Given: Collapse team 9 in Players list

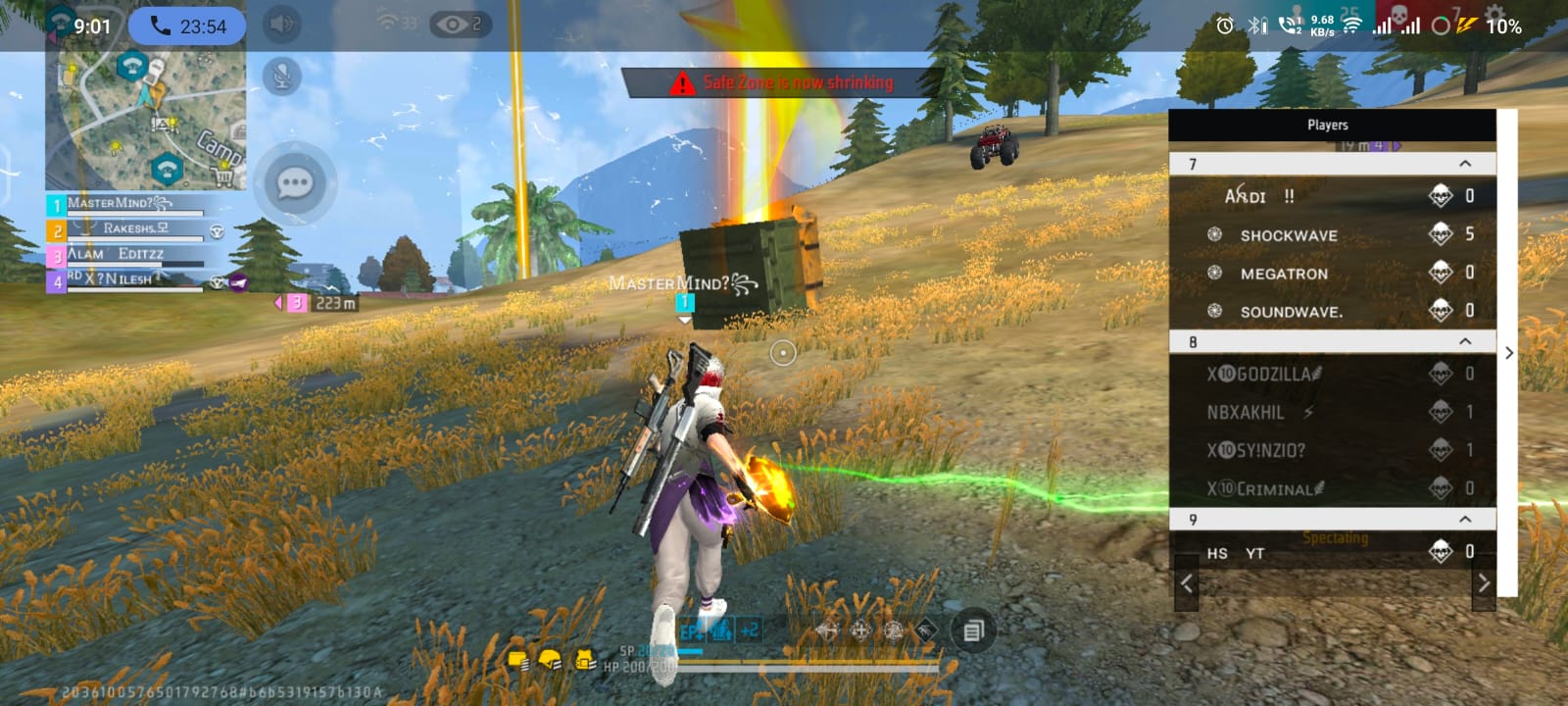Looking at the screenshot, I should 1464,519.
